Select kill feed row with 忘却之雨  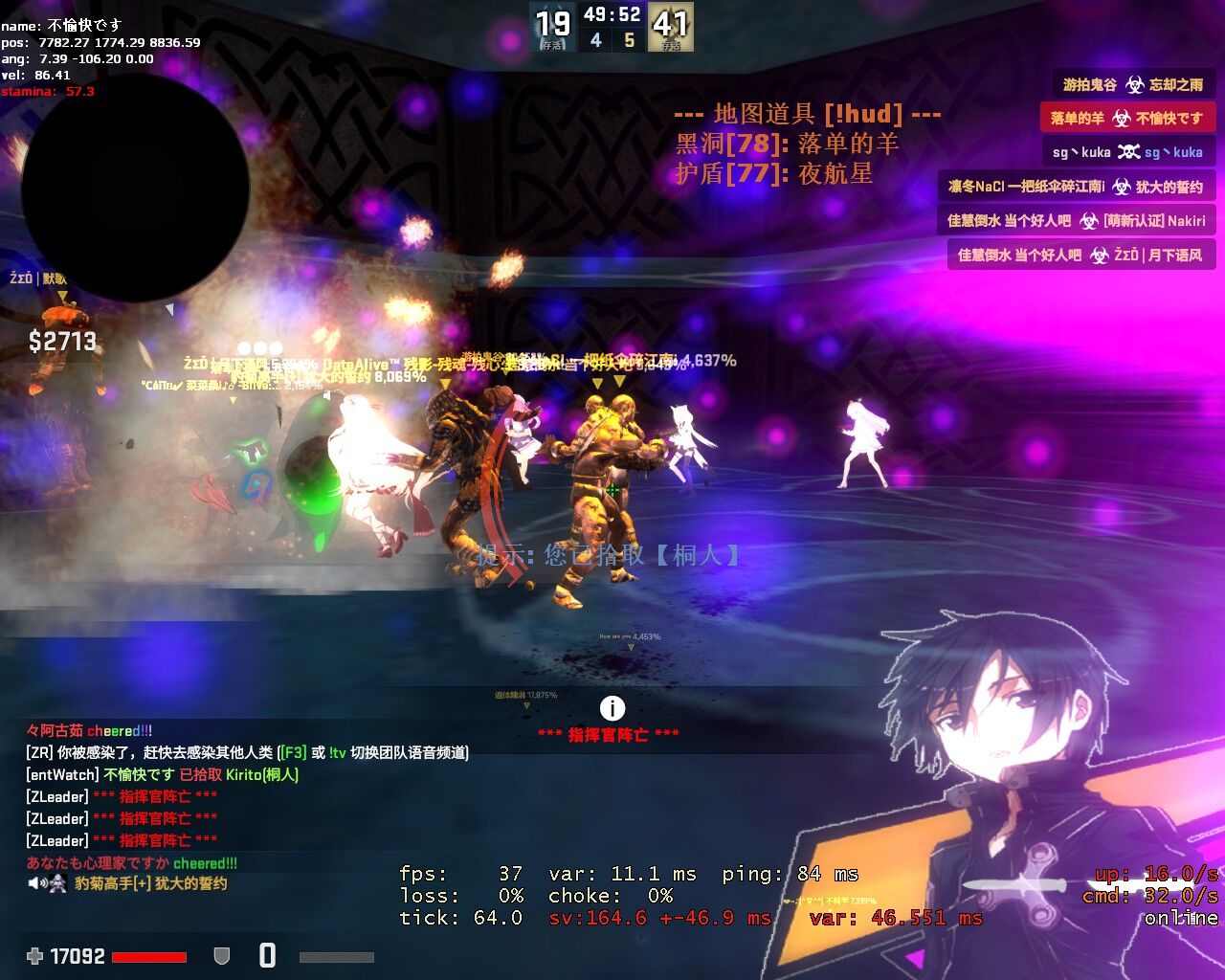tap(1133, 84)
